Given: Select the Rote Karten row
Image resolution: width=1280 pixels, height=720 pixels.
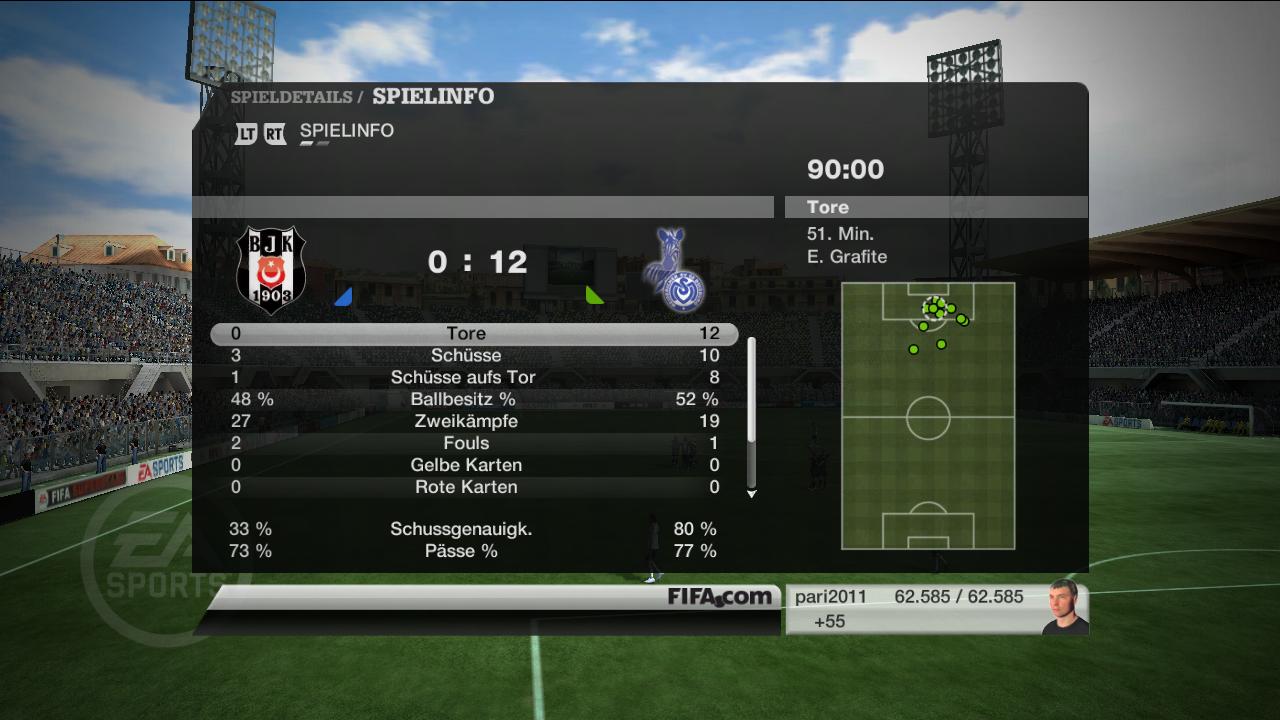Looking at the screenshot, I should 473,488.
